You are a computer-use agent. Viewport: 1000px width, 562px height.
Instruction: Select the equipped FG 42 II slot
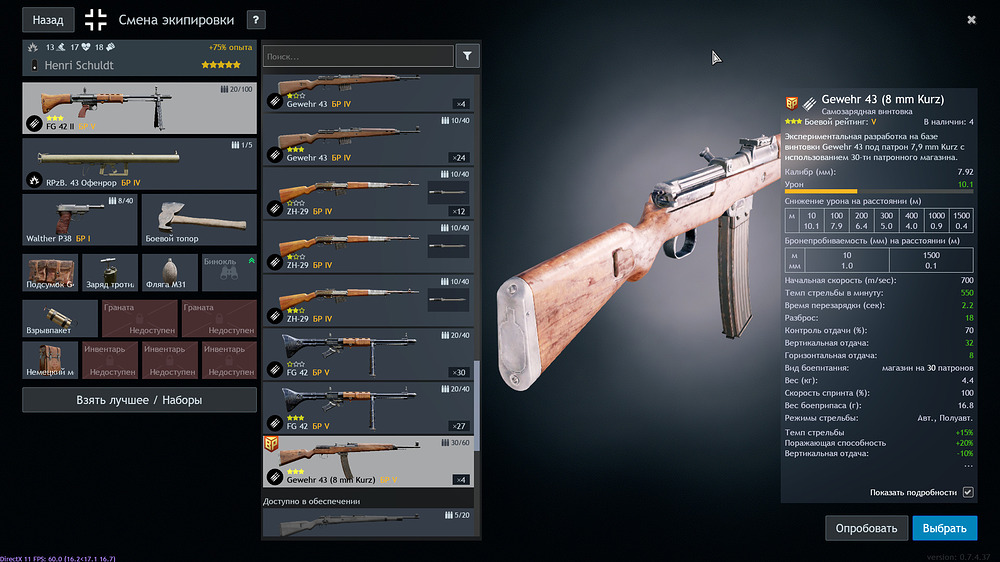[x=139, y=108]
